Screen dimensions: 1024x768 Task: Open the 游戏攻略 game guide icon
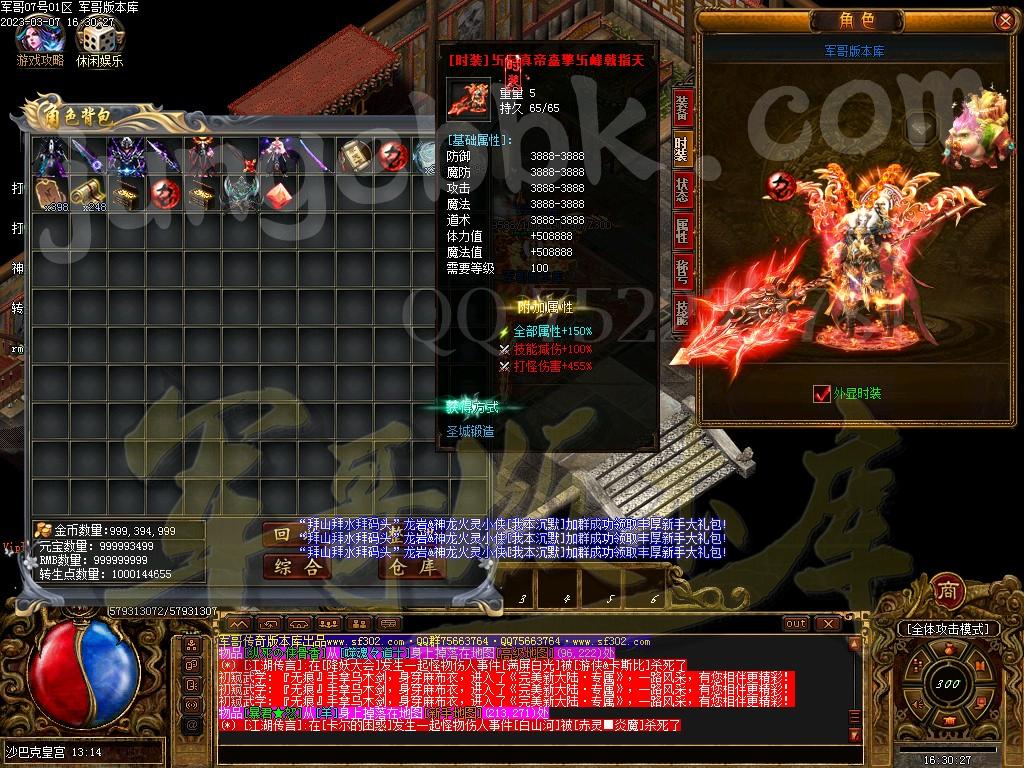(40, 40)
